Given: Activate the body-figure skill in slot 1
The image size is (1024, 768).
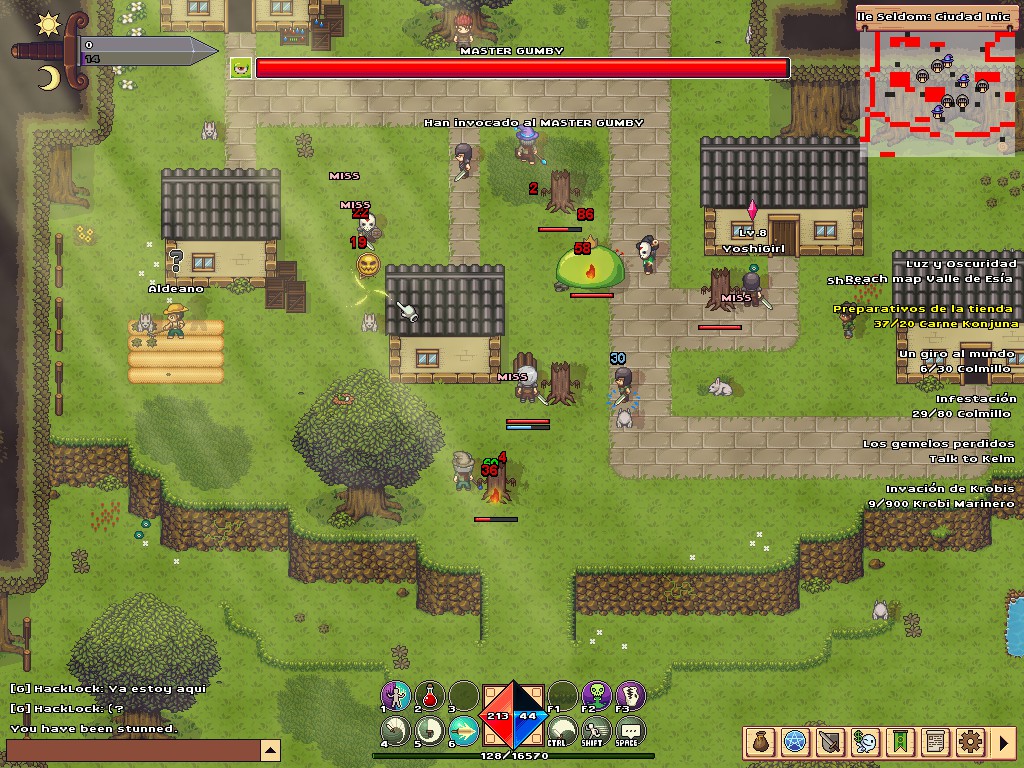Looking at the screenshot, I should tap(397, 695).
